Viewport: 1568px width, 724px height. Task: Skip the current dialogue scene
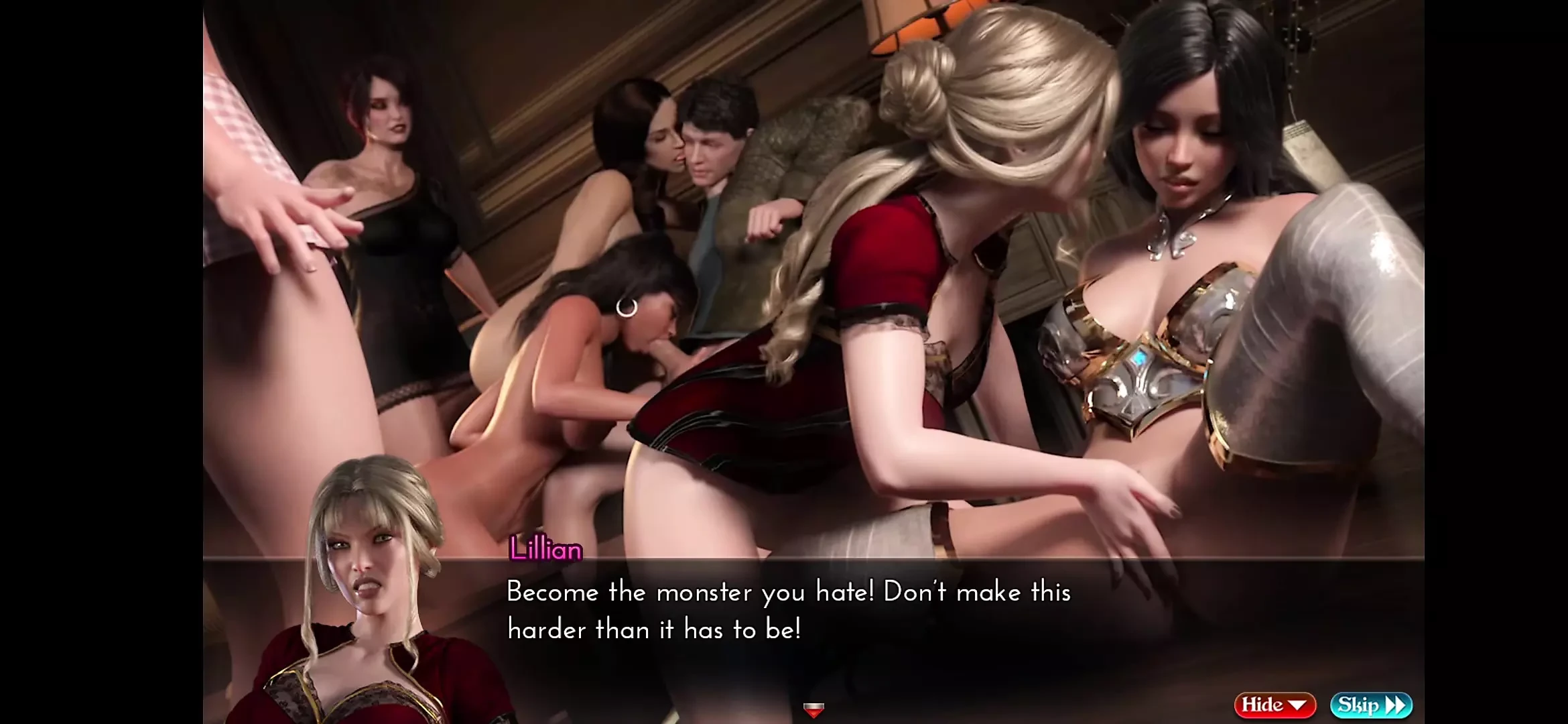[x=1371, y=705]
